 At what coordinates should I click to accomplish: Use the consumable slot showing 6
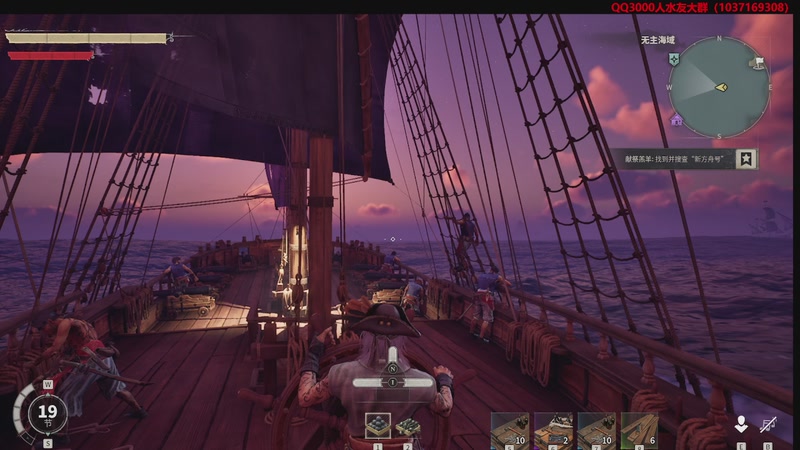639,429
